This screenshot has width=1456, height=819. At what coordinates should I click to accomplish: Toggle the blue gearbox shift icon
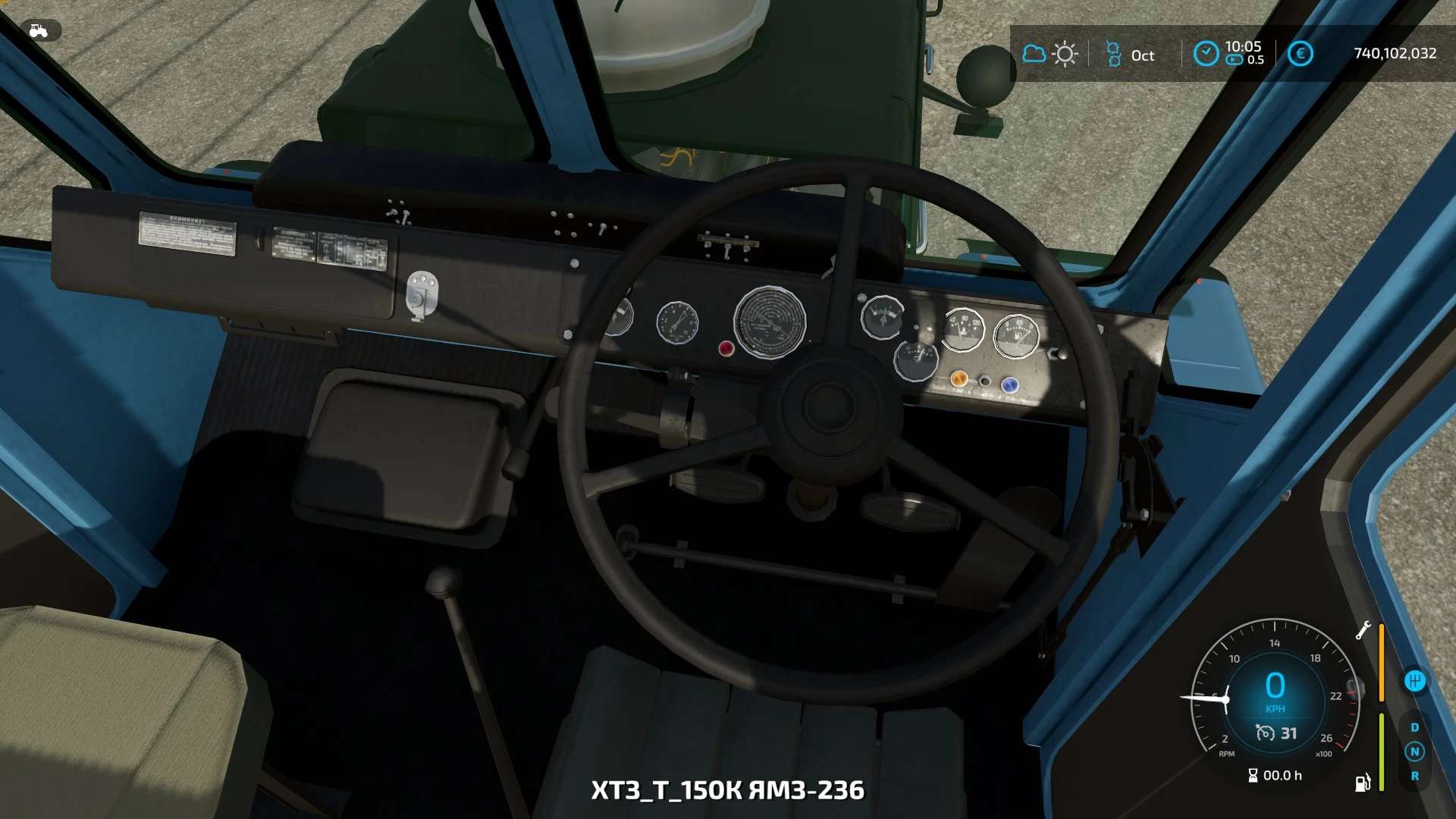[1414, 681]
